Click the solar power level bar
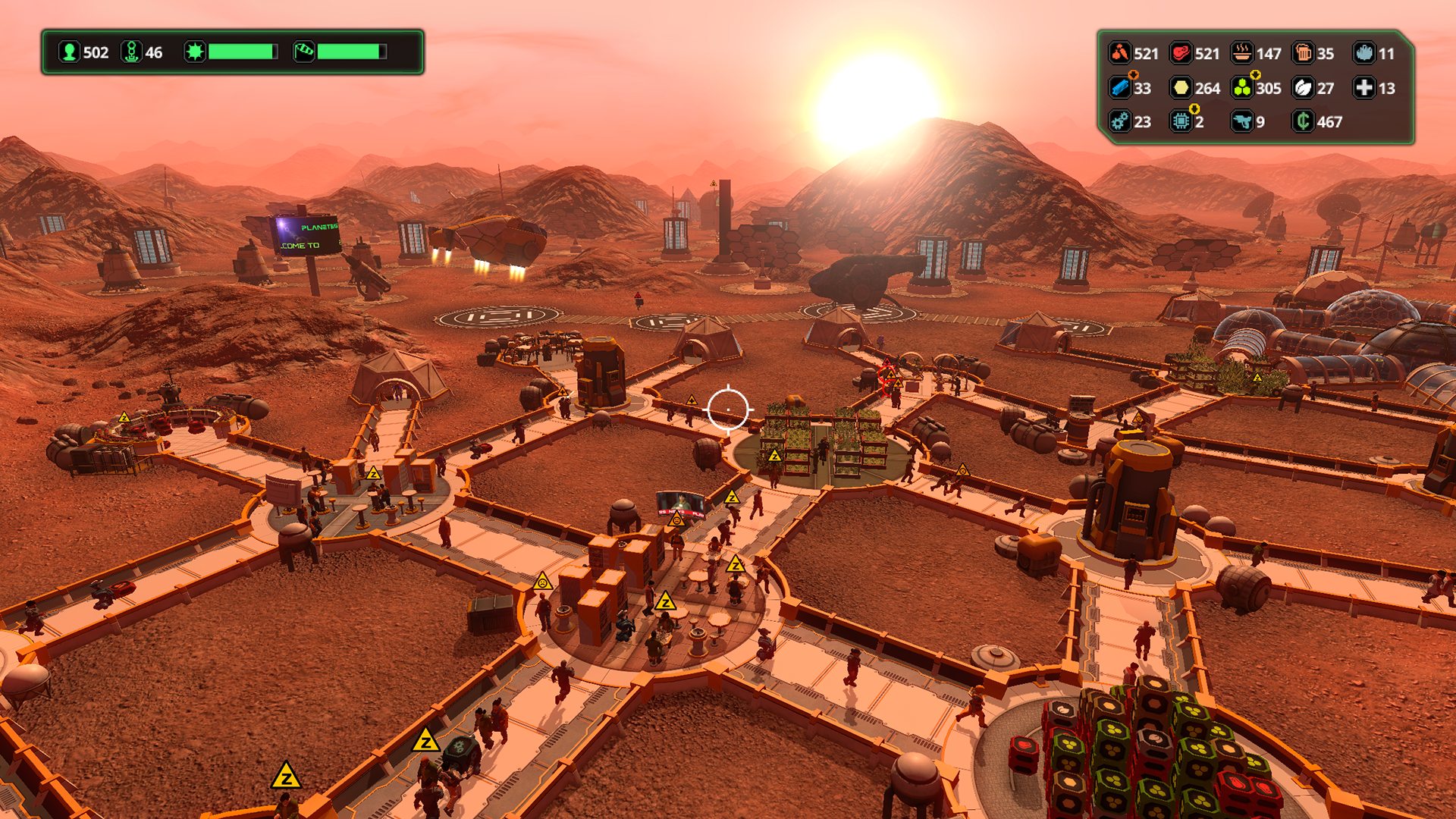Viewport: 1456px width, 819px height. coord(241,52)
